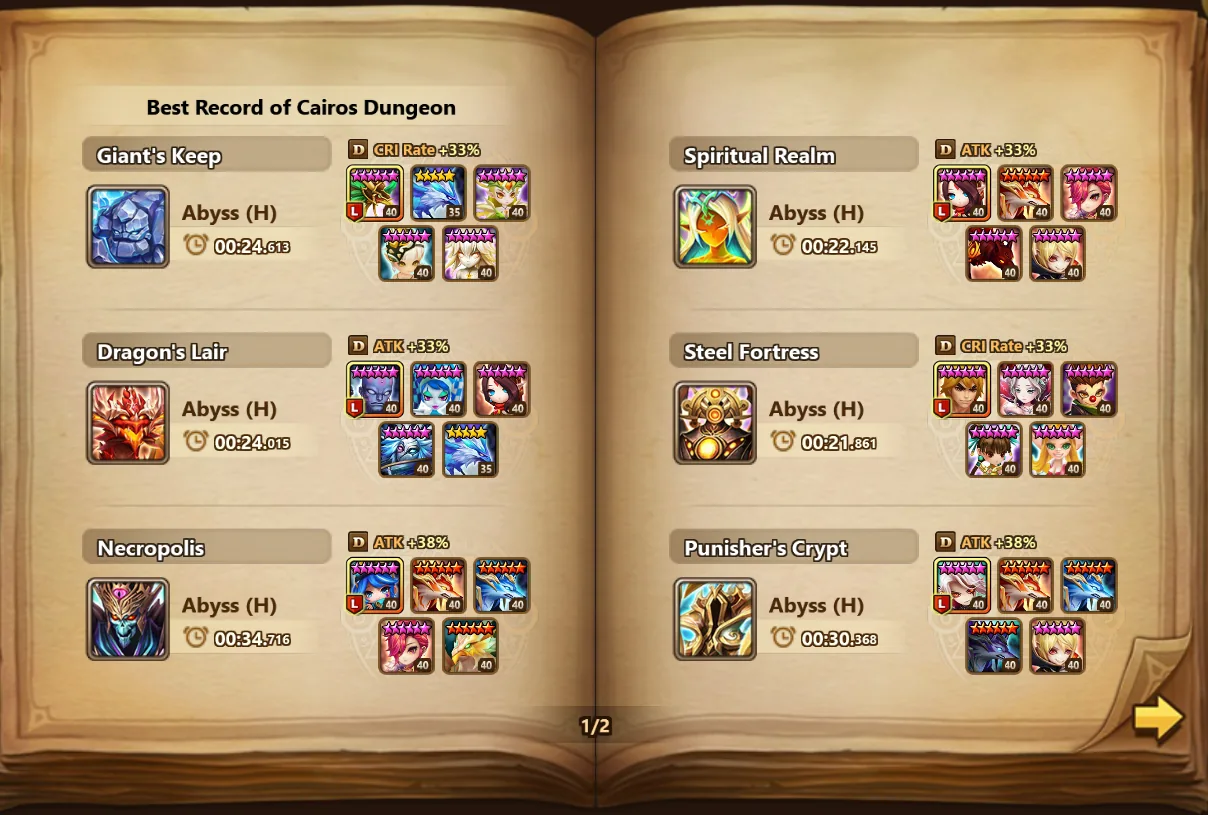Inspect the leader monster in Necropolis team
Screen dimensions: 1208x815
click(x=375, y=585)
